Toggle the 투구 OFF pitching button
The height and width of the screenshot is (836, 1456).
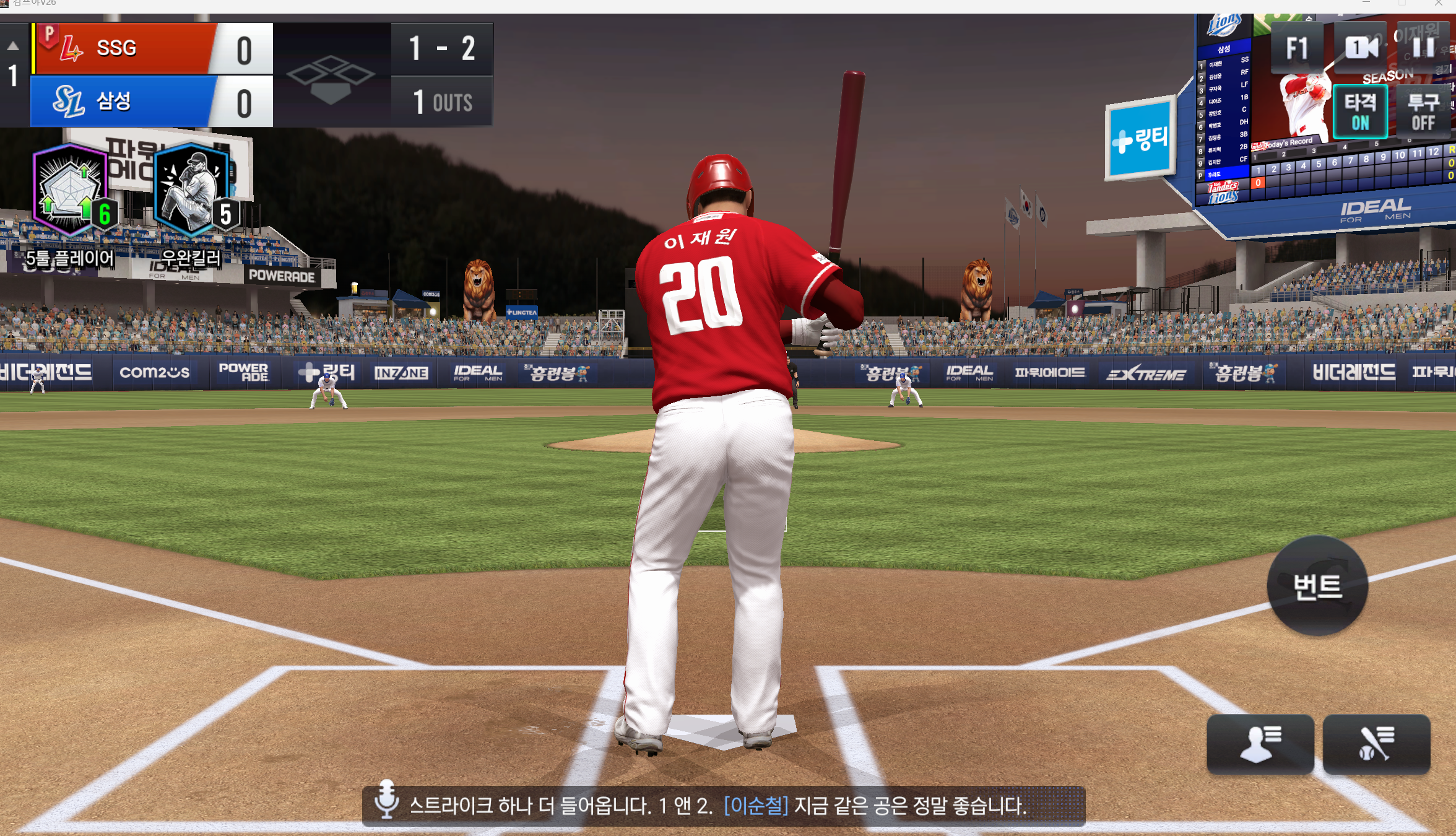pyautogui.click(x=1423, y=111)
